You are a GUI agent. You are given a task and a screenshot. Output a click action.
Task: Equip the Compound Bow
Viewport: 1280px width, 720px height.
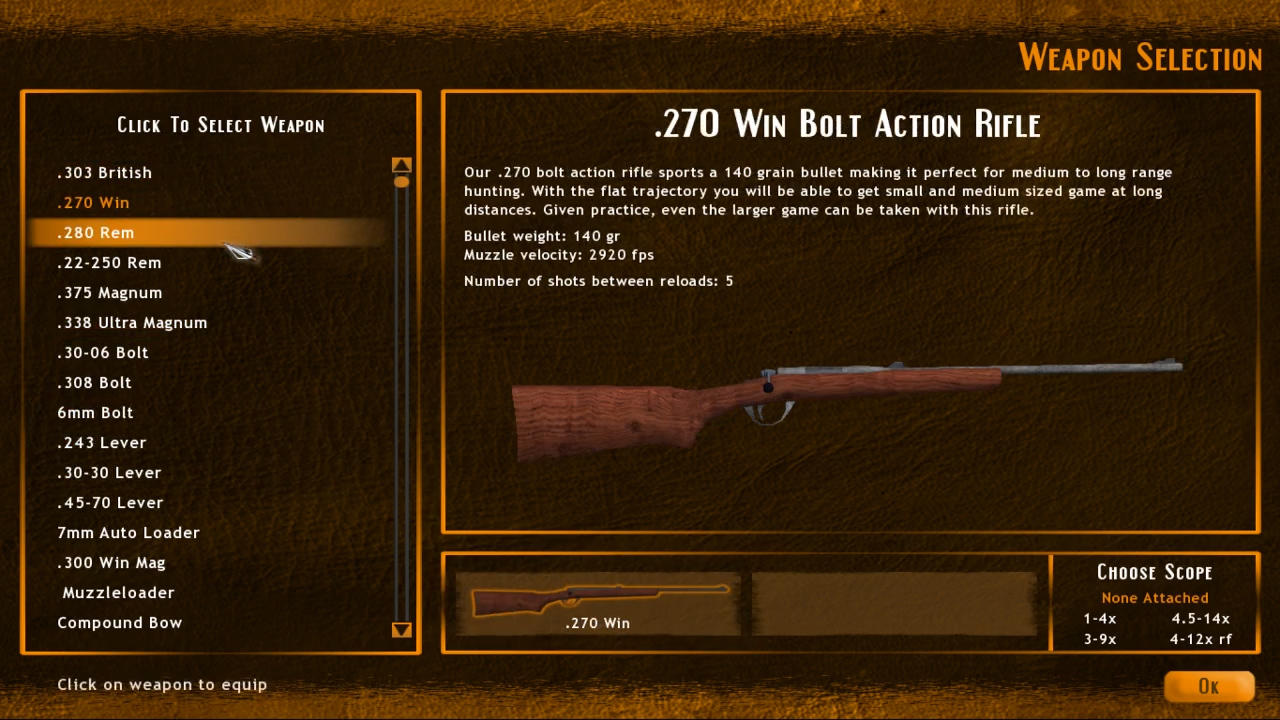[x=119, y=622]
